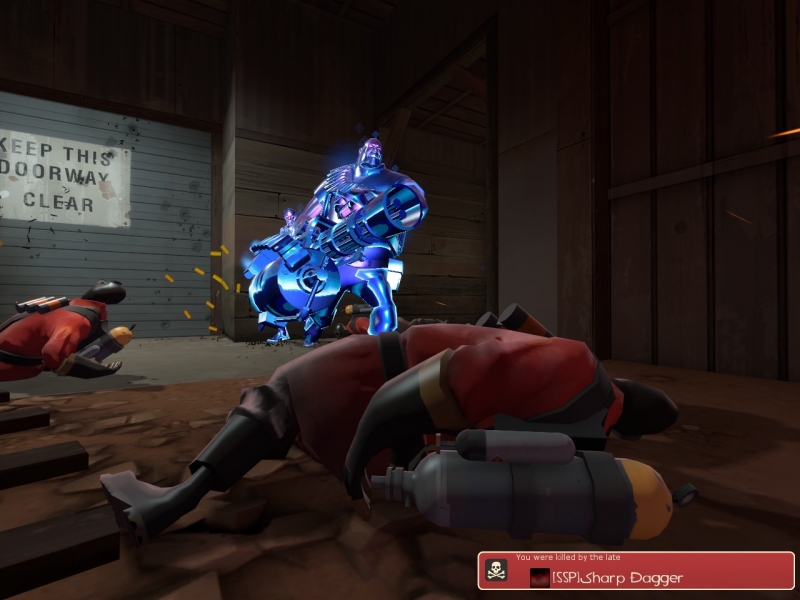Select the killer's red avatar thumbnail
800x600 pixels.
540,577
